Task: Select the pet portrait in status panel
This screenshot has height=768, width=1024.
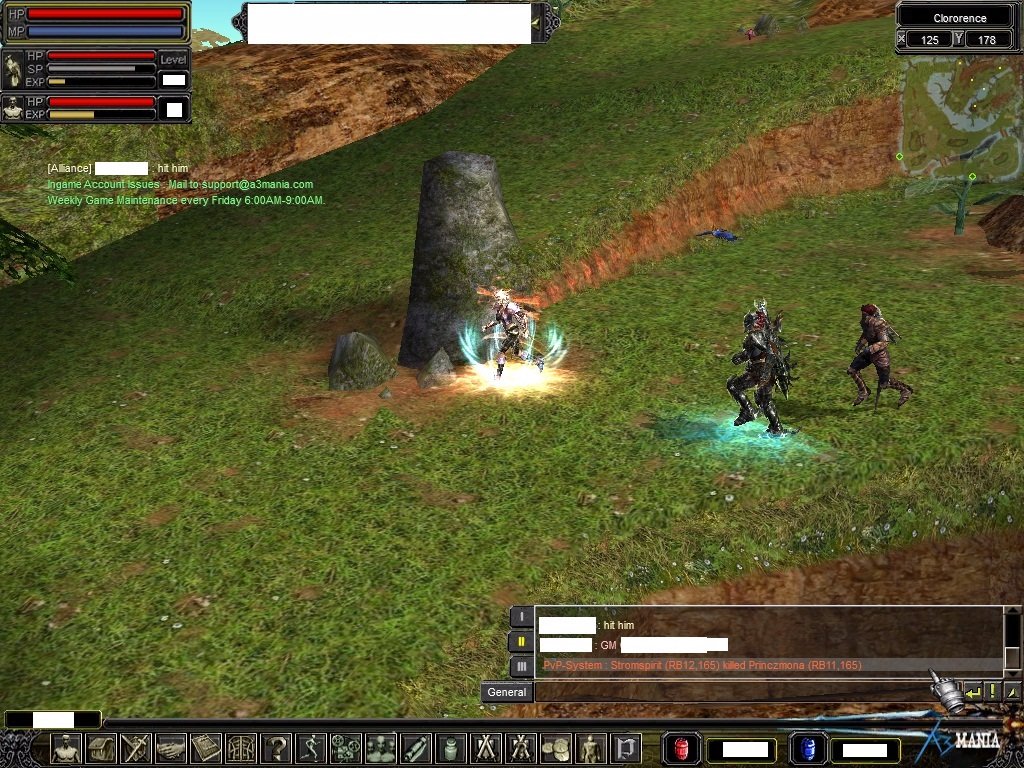Action: pyautogui.click(x=13, y=108)
